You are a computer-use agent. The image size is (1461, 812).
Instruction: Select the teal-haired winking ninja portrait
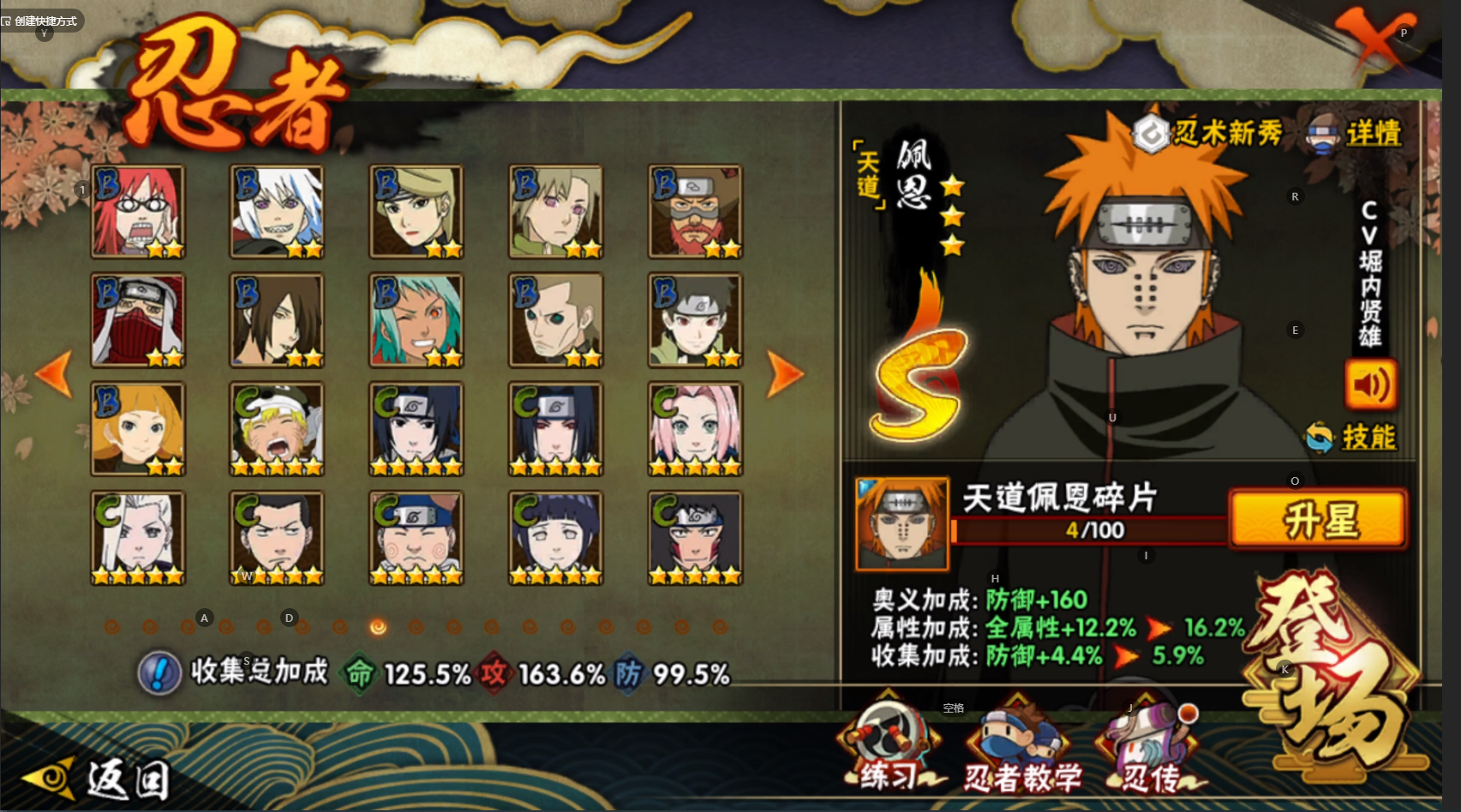pos(416,320)
